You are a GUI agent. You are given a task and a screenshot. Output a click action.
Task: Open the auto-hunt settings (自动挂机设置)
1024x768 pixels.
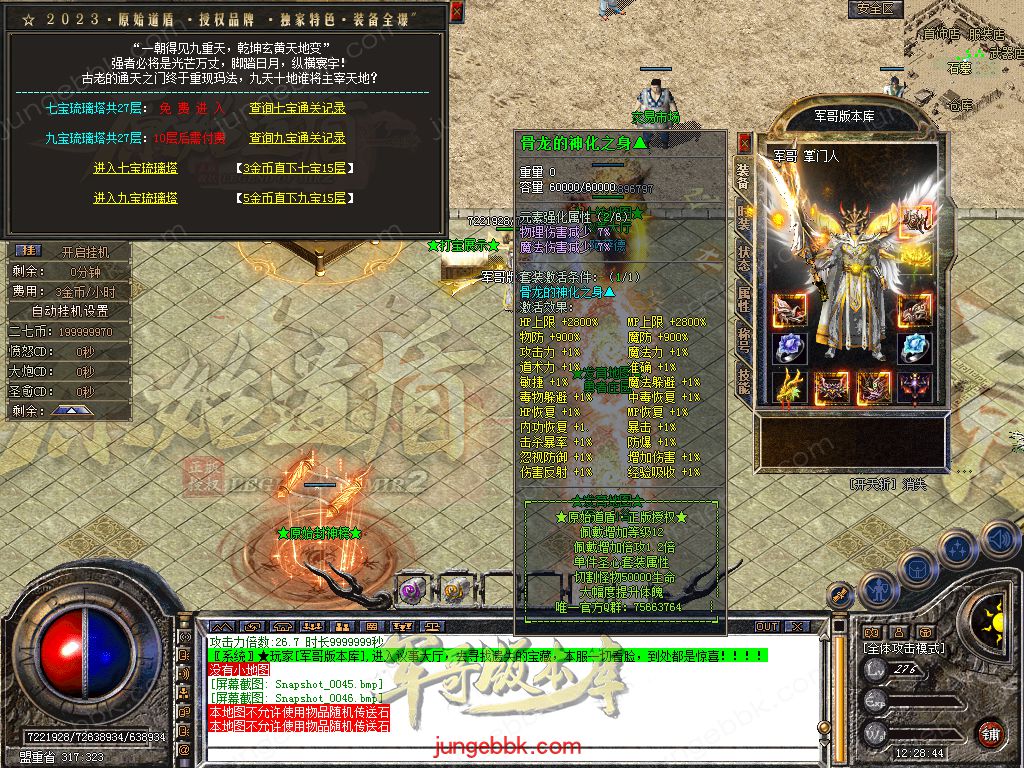tap(69, 311)
